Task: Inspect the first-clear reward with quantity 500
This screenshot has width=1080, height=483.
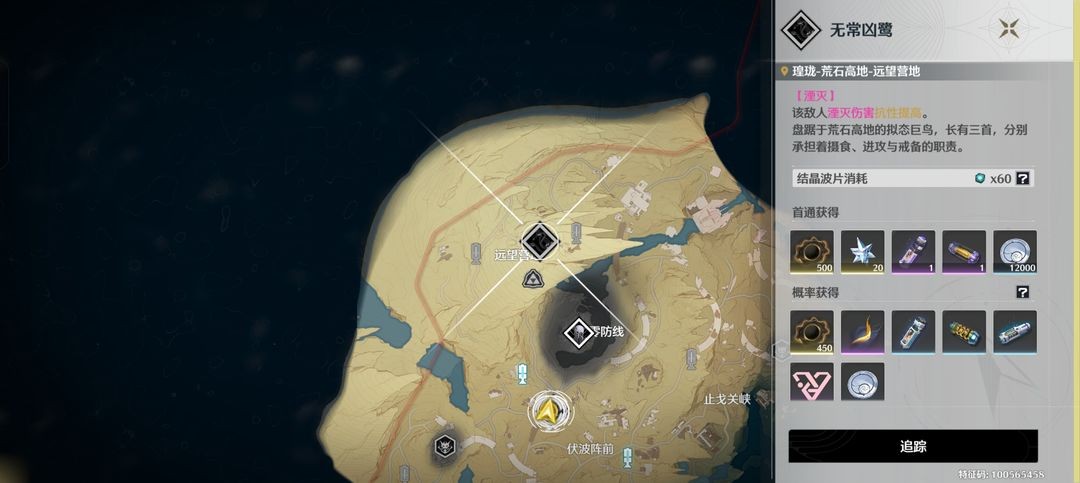Action: 811,251
